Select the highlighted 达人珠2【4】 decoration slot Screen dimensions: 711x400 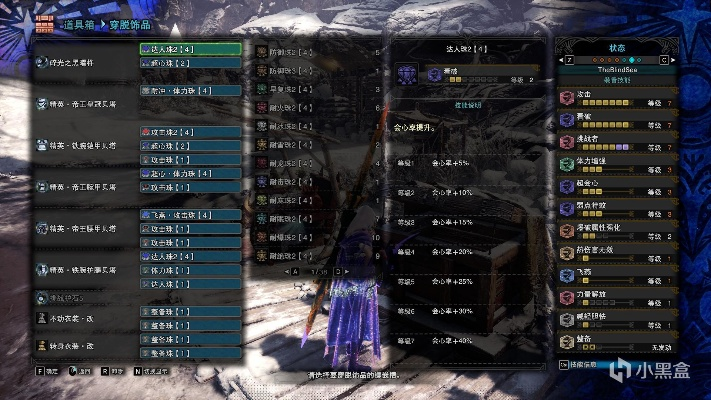(x=190, y=48)
